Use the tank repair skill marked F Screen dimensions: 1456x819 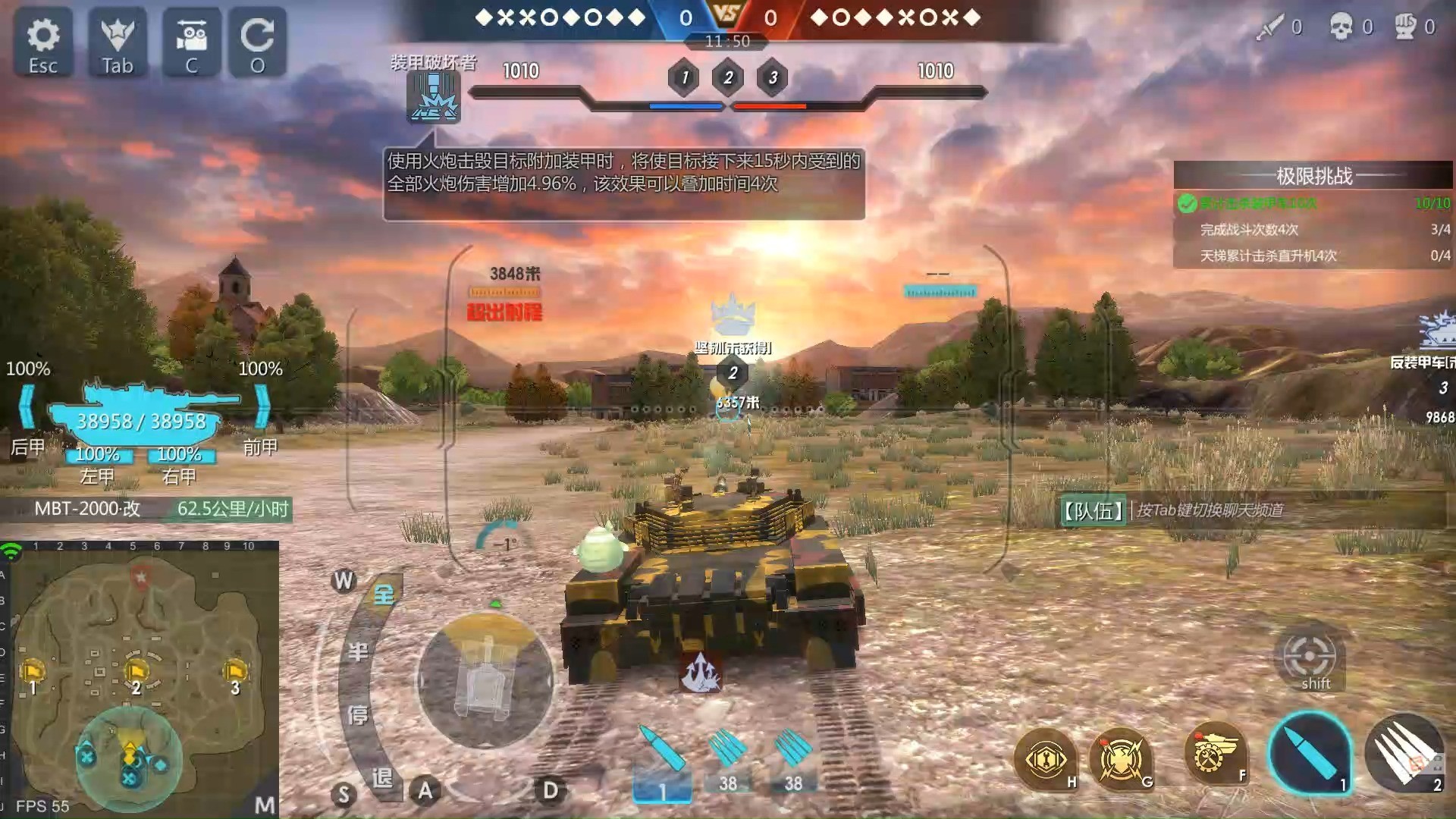coord(1216,753)
